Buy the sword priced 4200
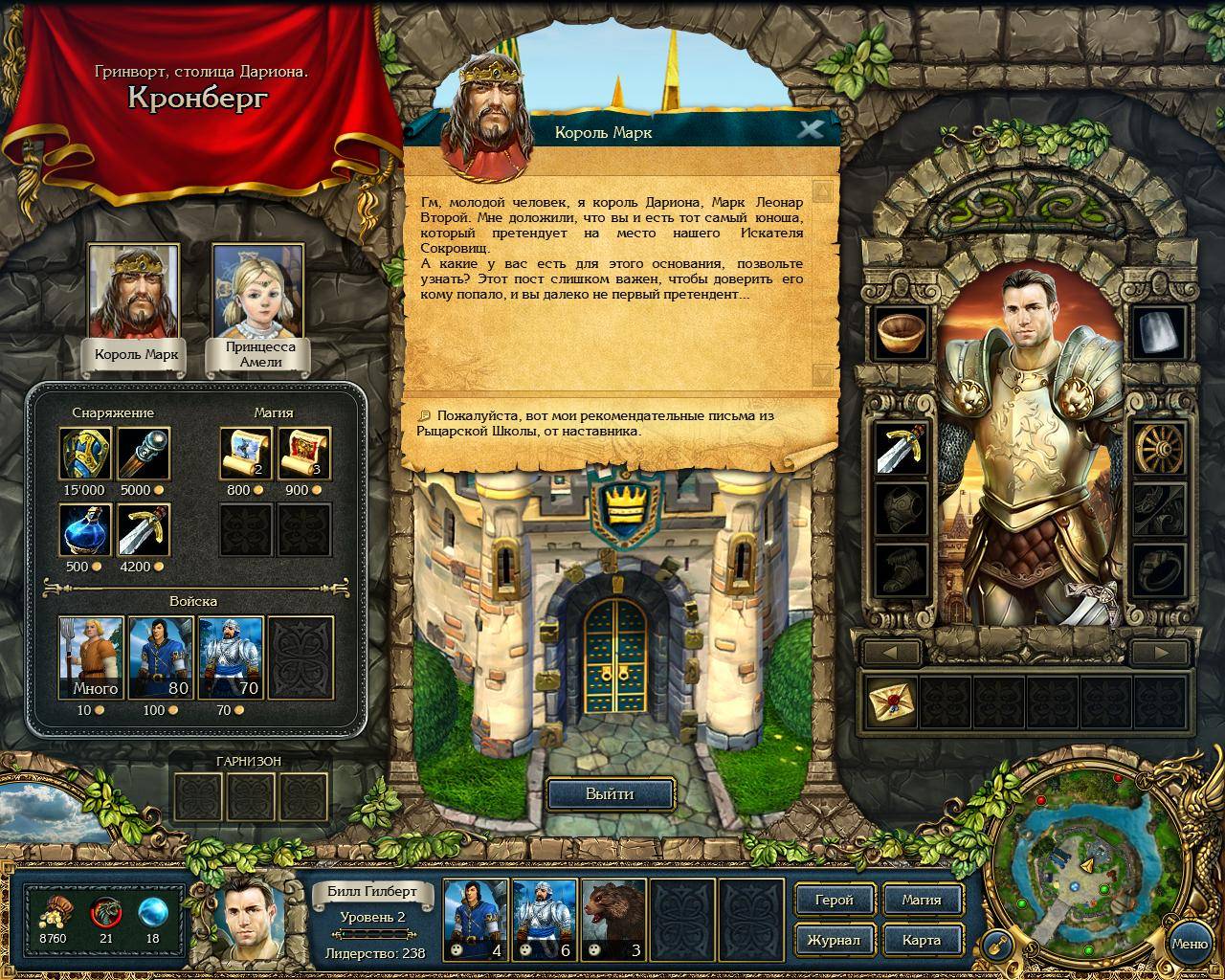Image resolution: width=1225 pixels, height=980 pixels. tap(144, 530)
